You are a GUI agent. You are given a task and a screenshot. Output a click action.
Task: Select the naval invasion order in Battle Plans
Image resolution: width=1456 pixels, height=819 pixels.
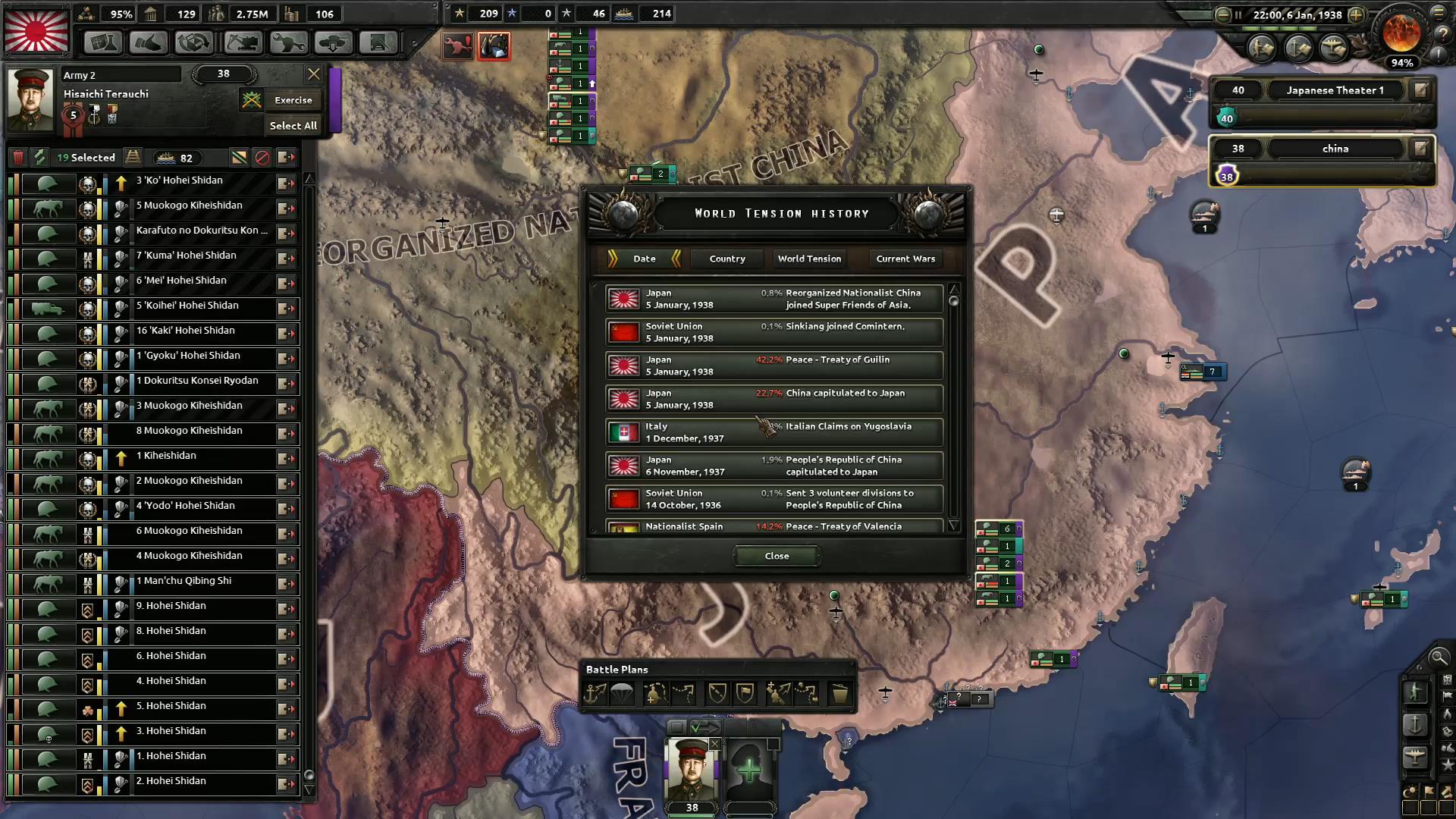point(595,692)
